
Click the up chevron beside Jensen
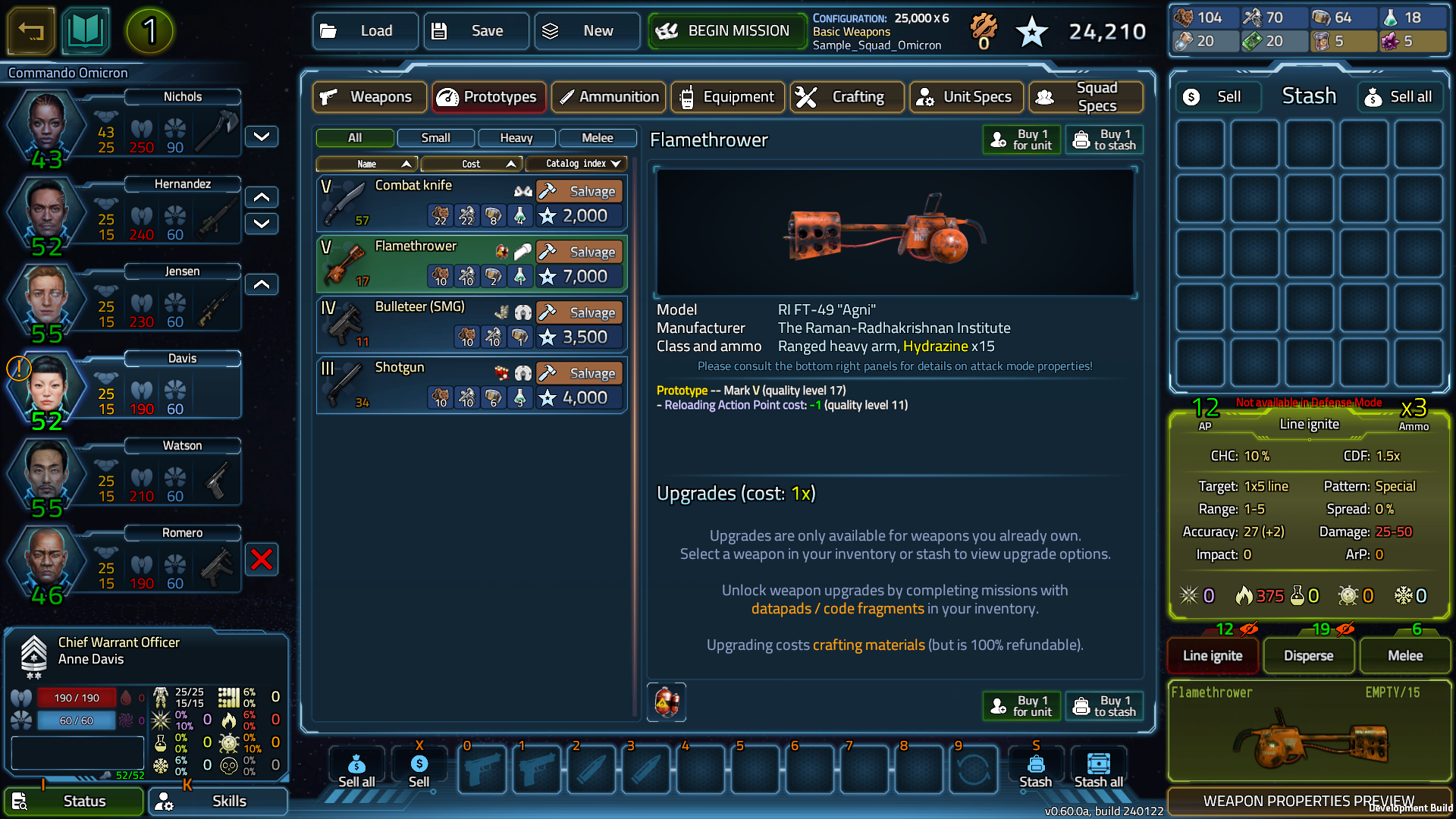pyautogui.click(x=261, y=284)
